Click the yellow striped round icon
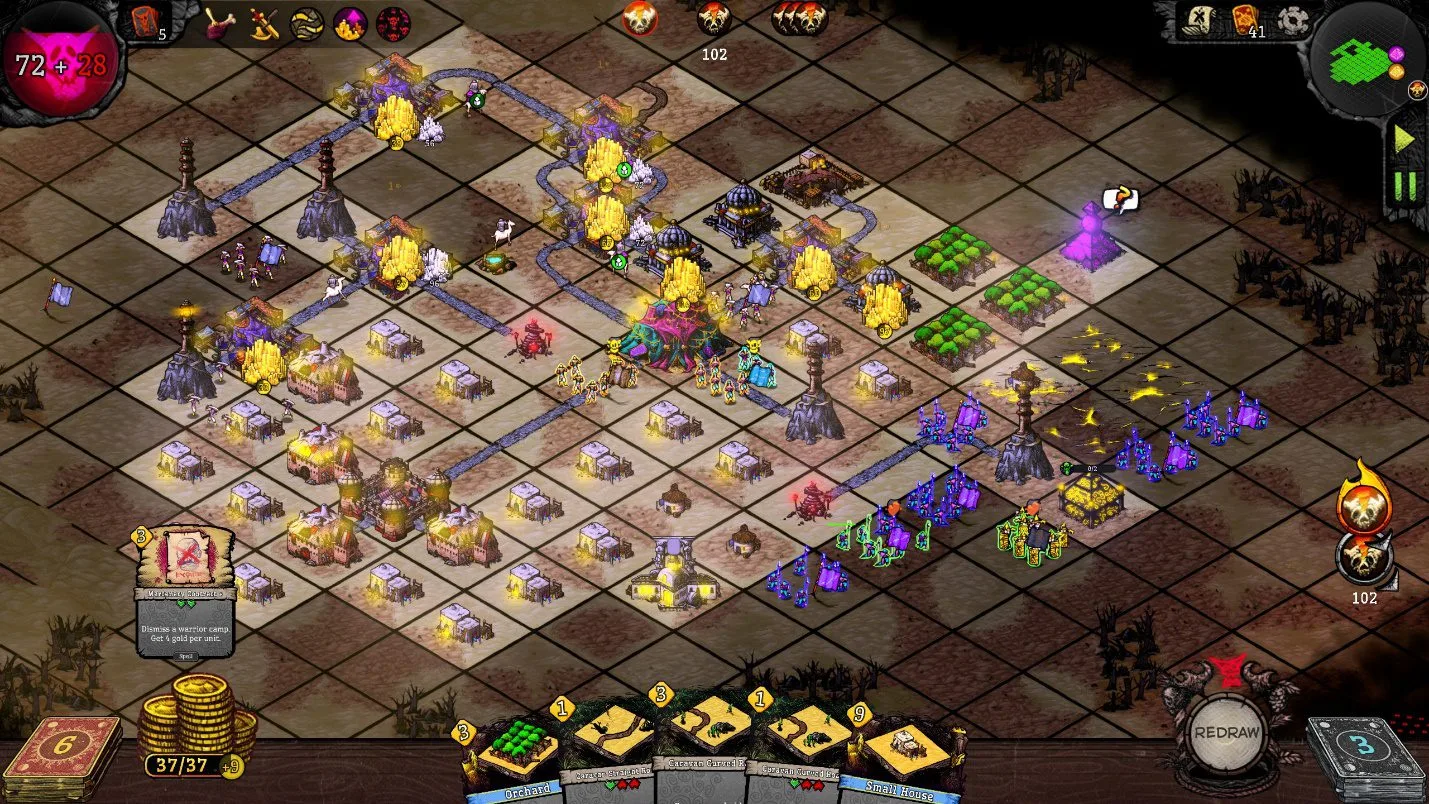 (x=307, y=23)
